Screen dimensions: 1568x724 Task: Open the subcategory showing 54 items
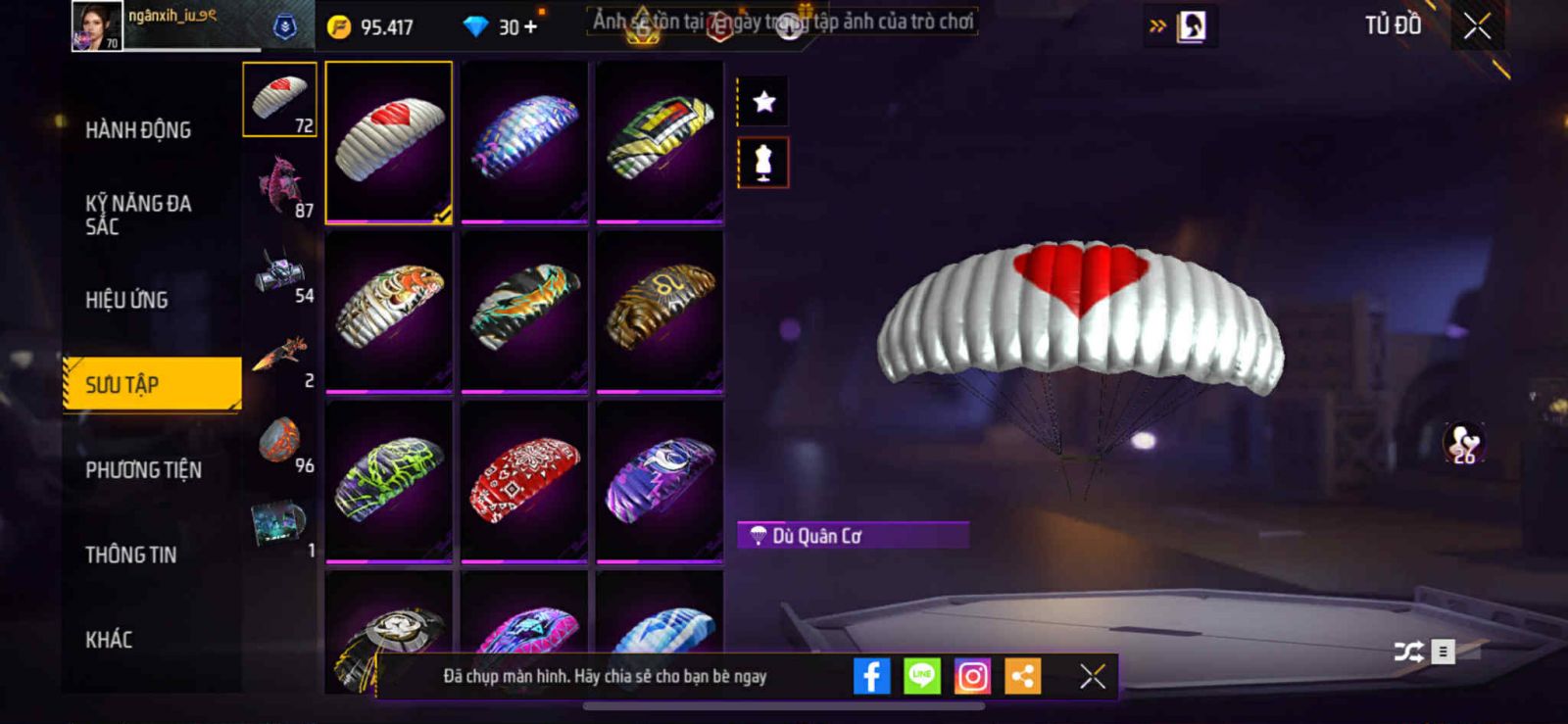[x=280, y=271]
